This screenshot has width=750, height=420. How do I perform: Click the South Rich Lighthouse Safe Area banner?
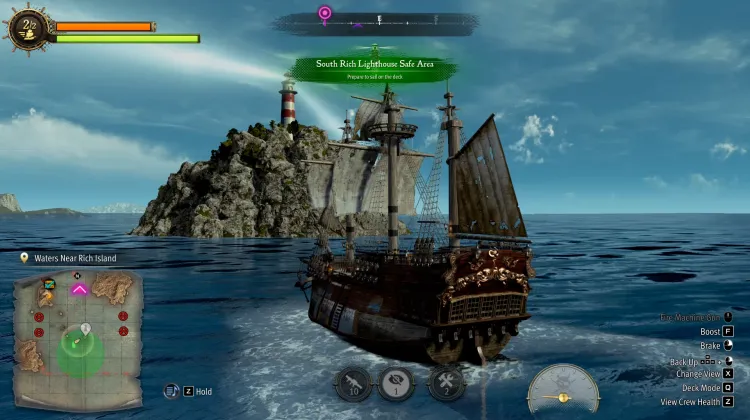coord(372,67)
